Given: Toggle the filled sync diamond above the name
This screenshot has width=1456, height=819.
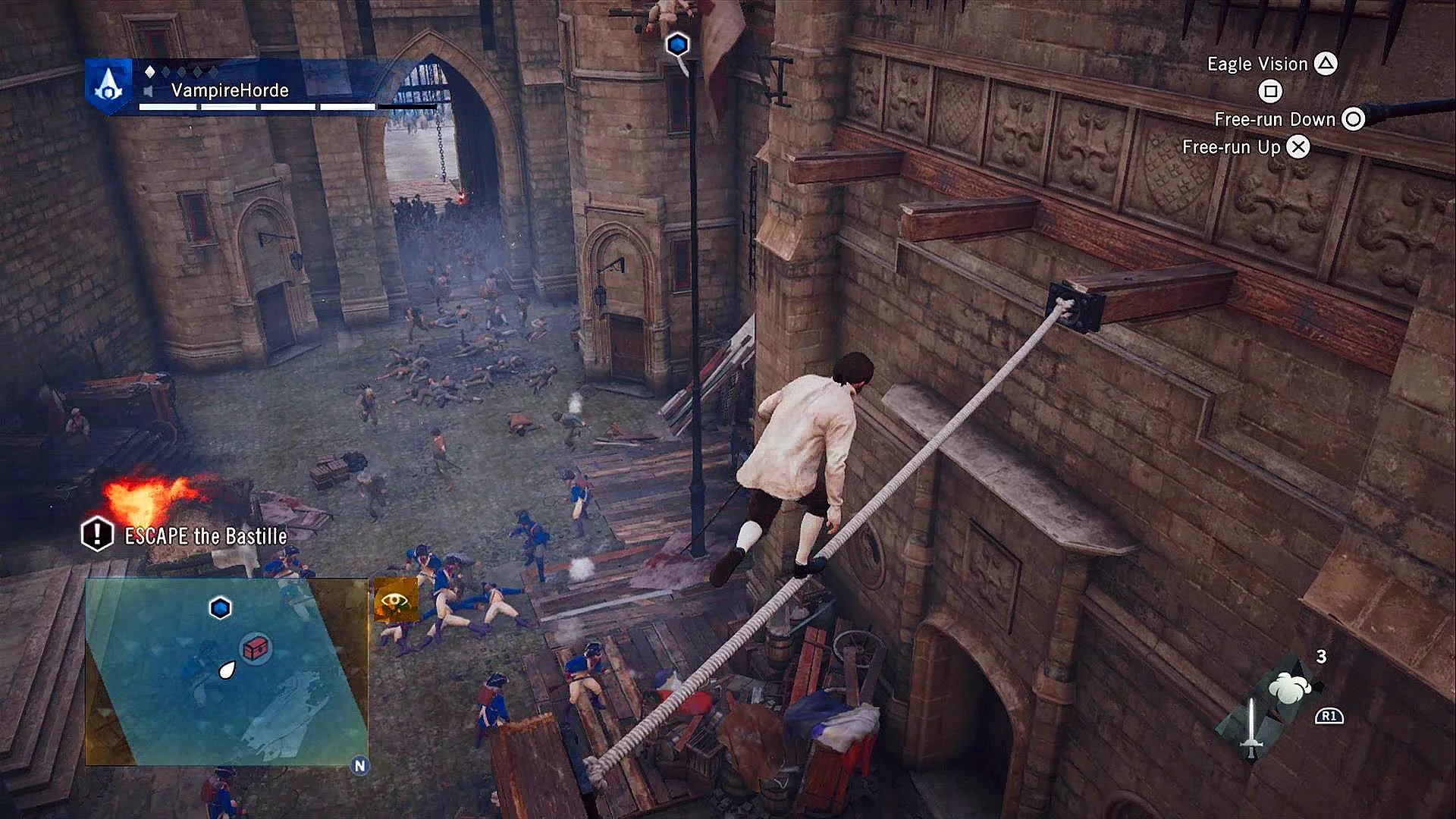Looking at the screenshot, I should [x=150, y=73].
